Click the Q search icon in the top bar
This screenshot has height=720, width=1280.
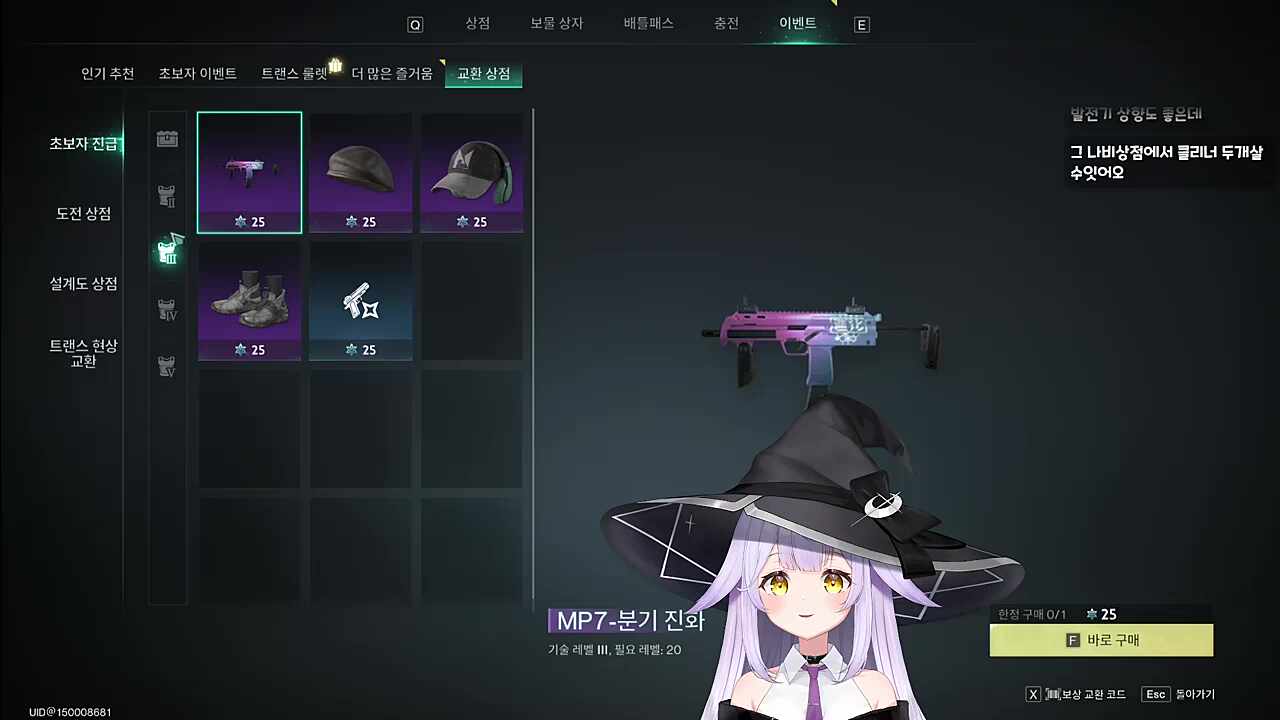pos(415,24)
